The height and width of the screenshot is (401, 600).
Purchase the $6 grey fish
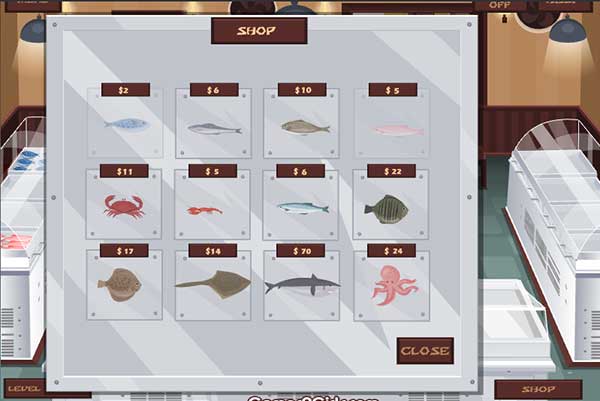click(x=214, y=127)
